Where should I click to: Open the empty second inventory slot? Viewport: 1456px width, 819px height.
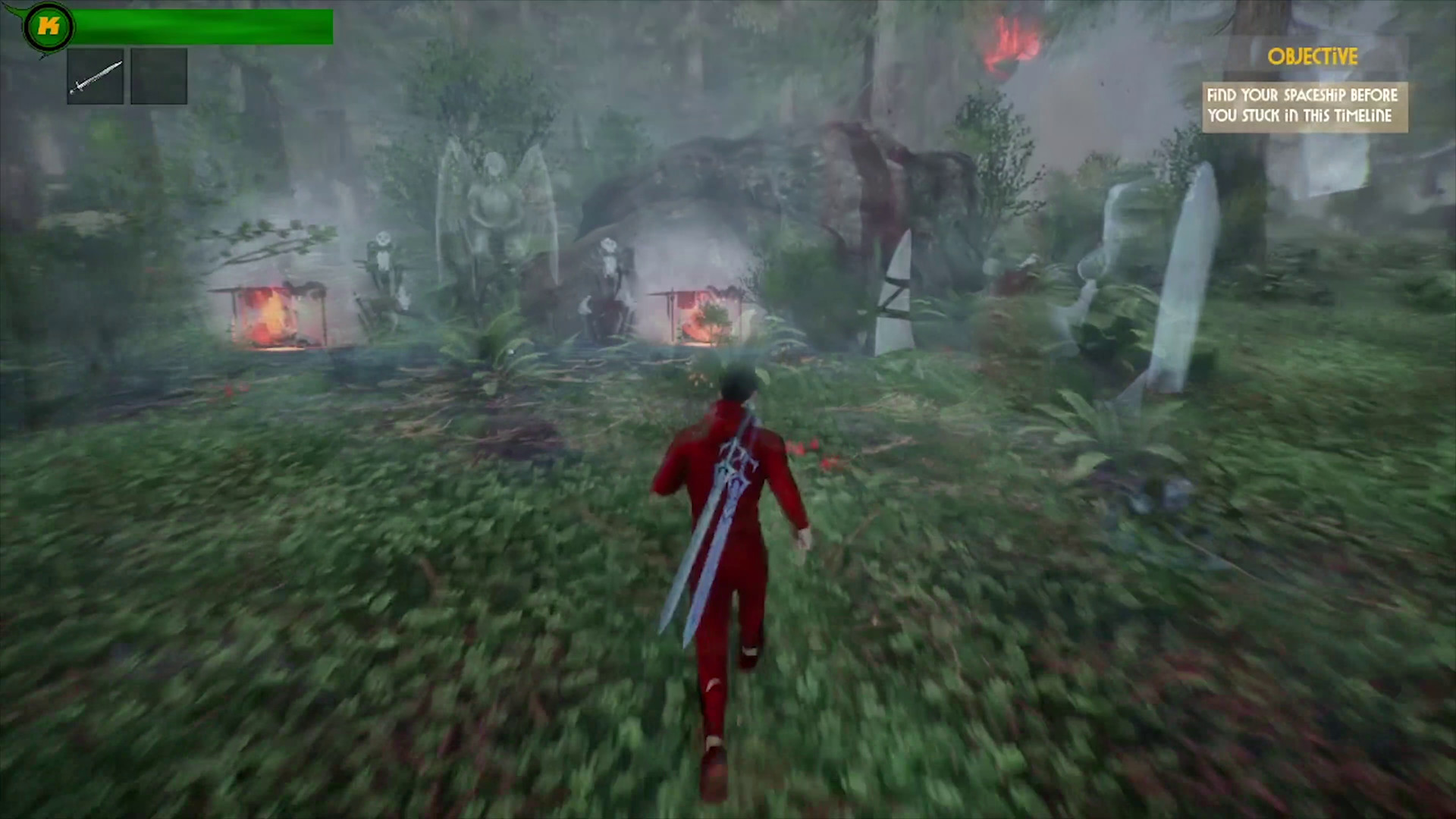tap(158, 74)
